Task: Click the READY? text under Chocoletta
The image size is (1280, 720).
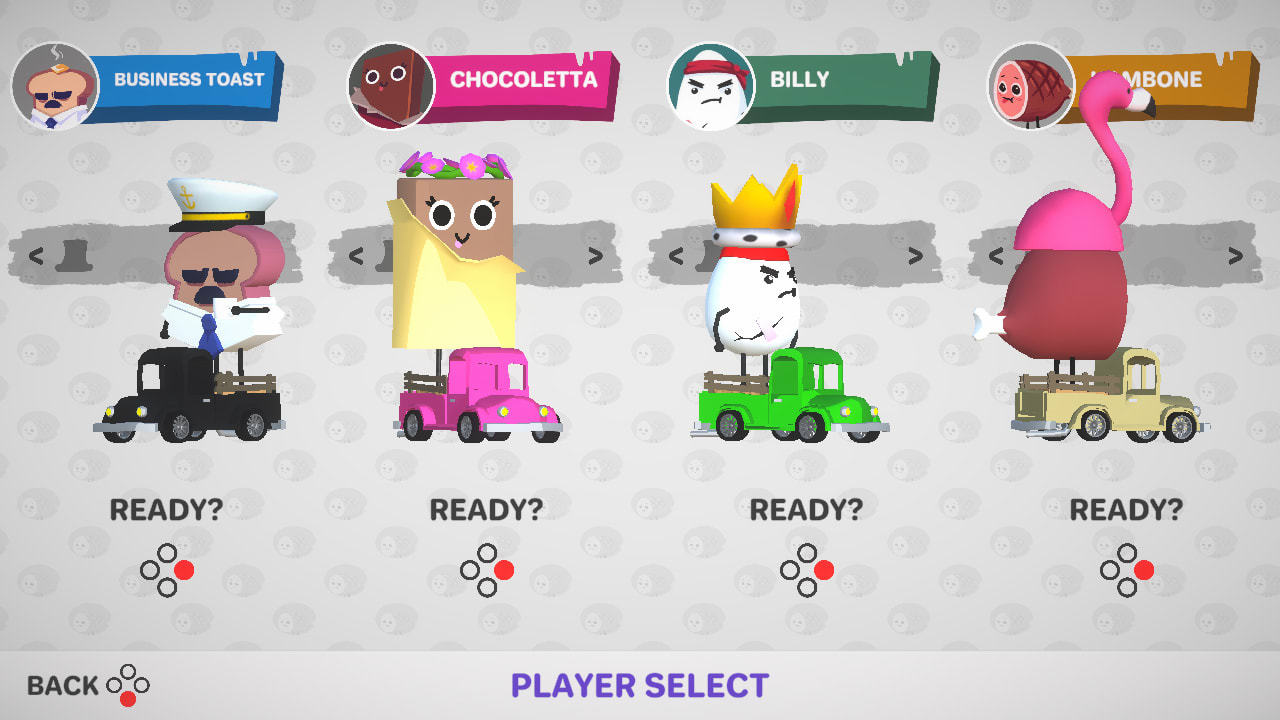Action: pos(488,510)
